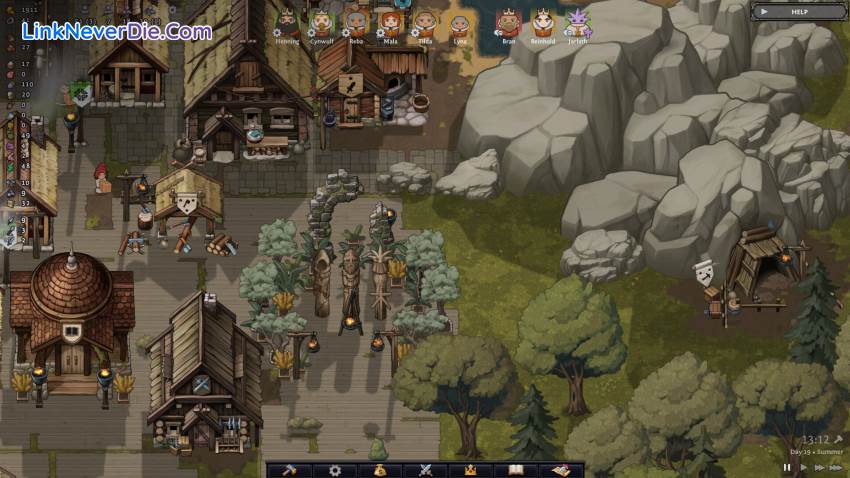Open the gear production menu
Viewport: 850px width, 478px height.
tap(334, 470)
